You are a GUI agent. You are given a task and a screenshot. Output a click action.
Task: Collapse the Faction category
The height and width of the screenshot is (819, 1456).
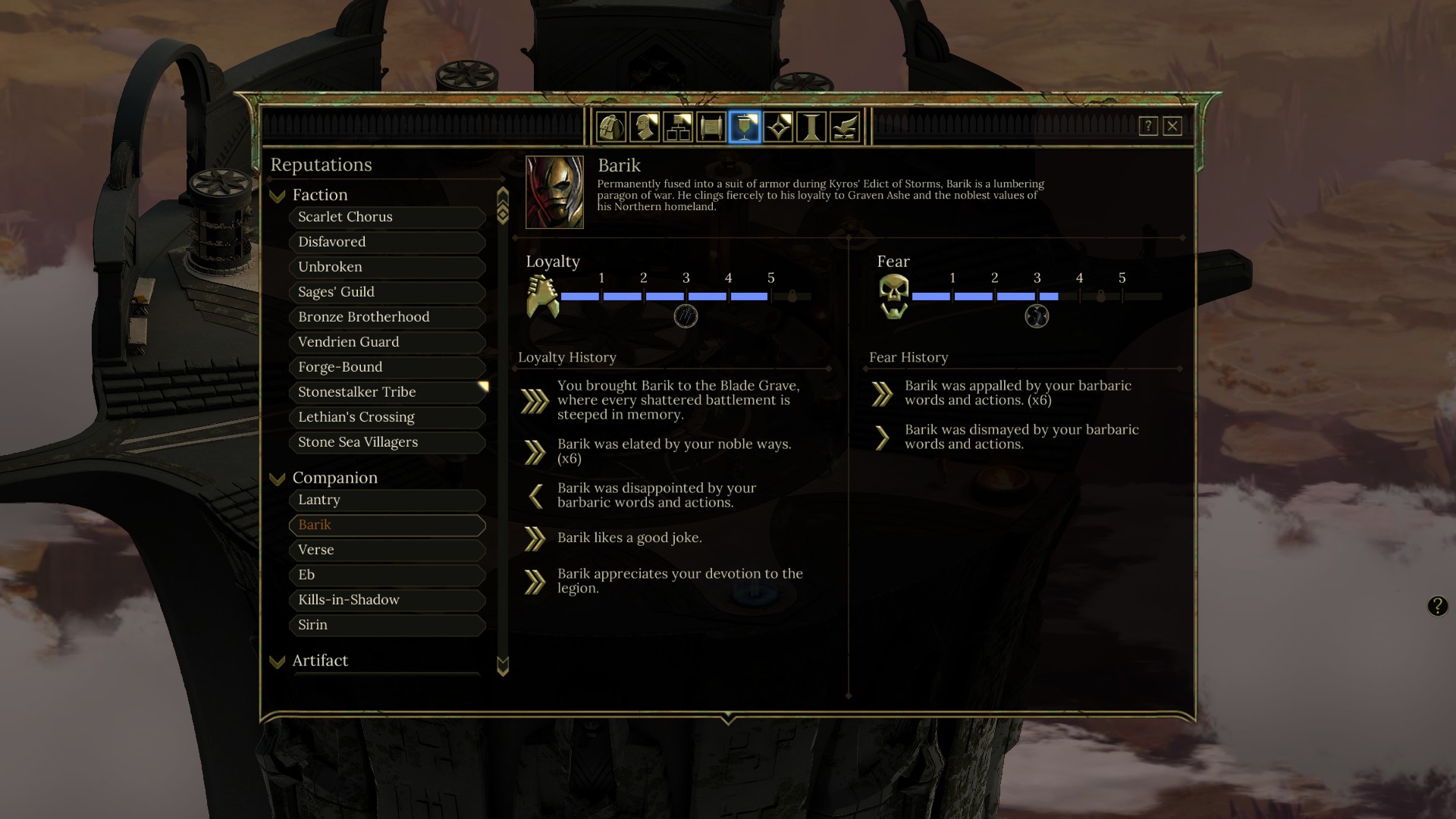pos(278,196)
